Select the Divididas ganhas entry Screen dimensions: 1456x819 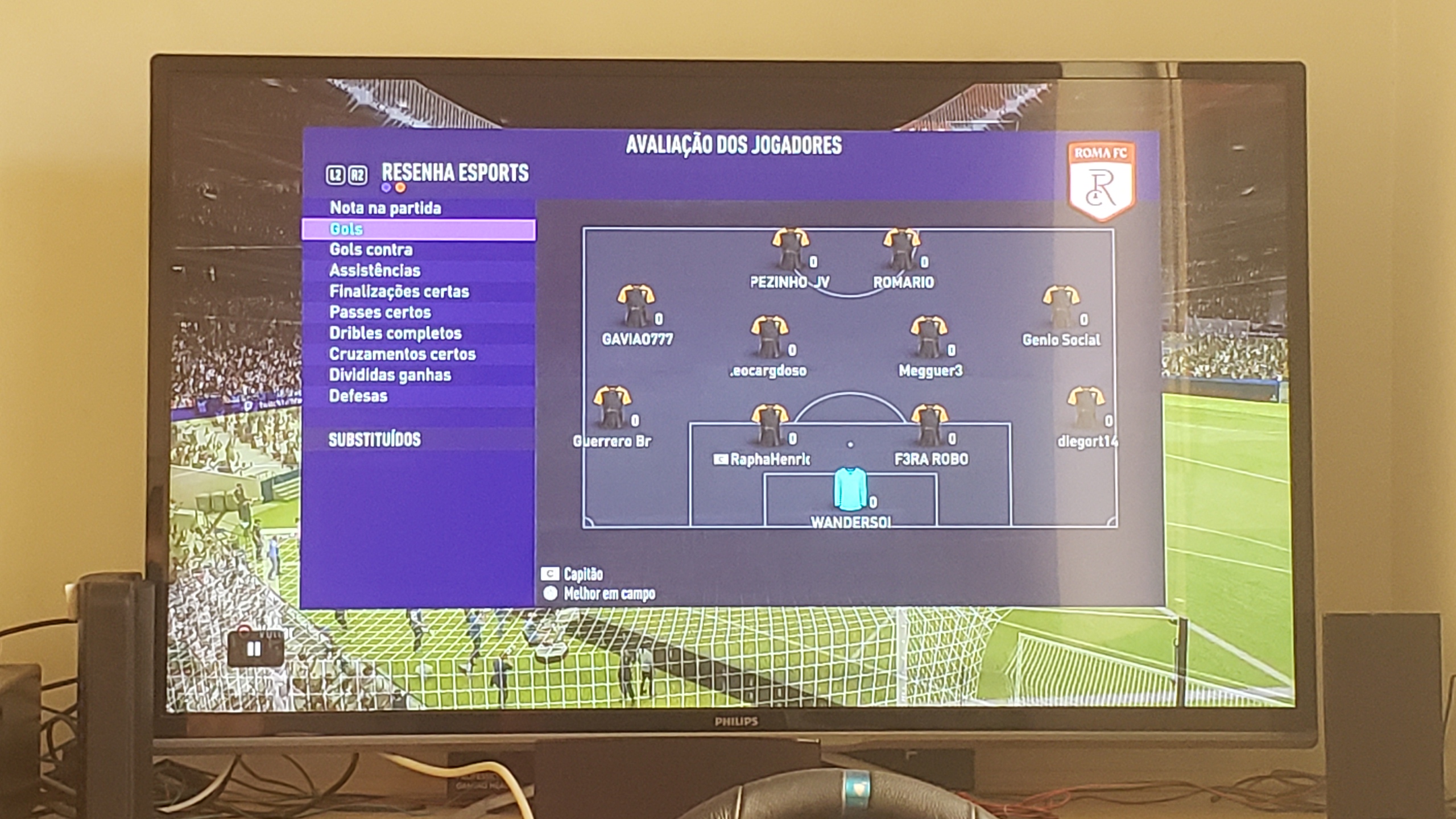coord(390,375)
